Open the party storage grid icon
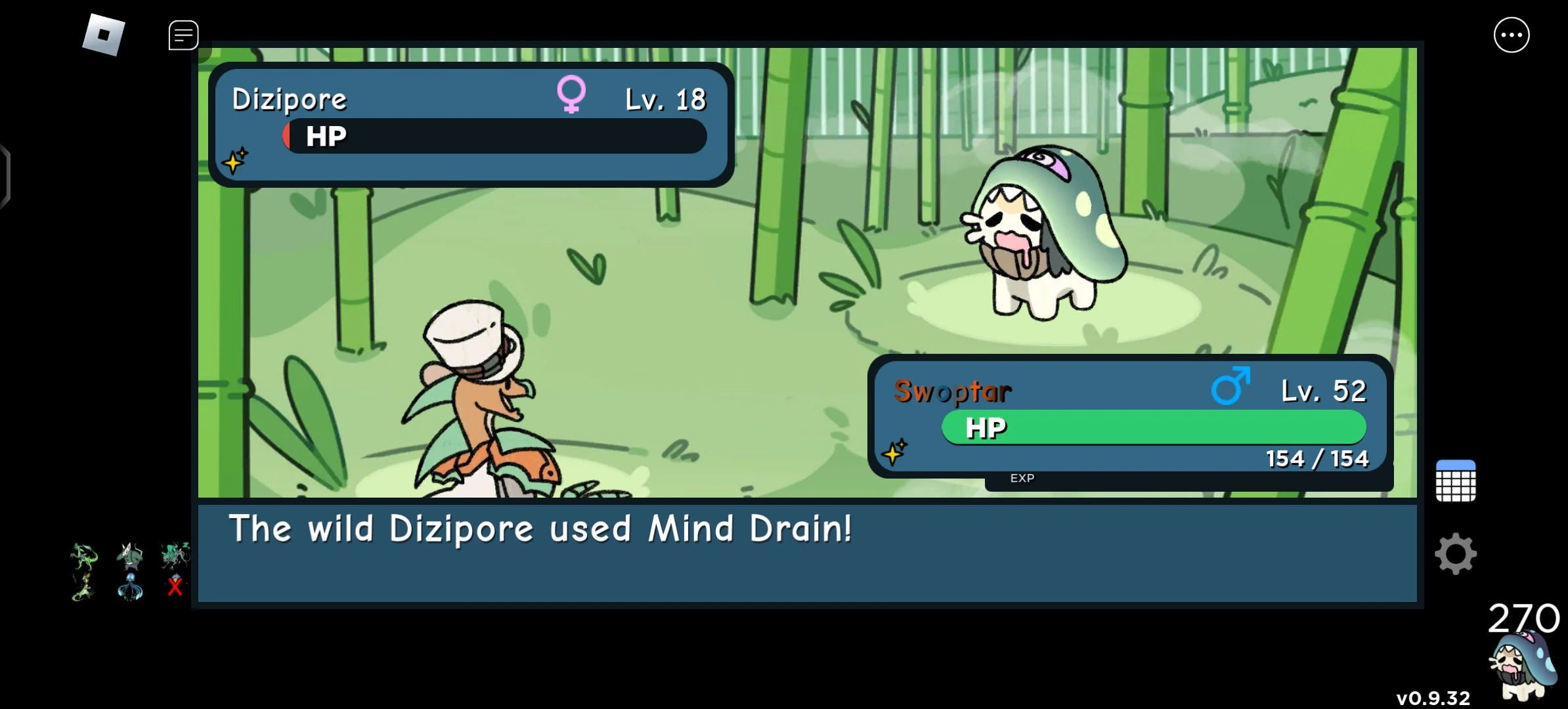 (1456, 481)
